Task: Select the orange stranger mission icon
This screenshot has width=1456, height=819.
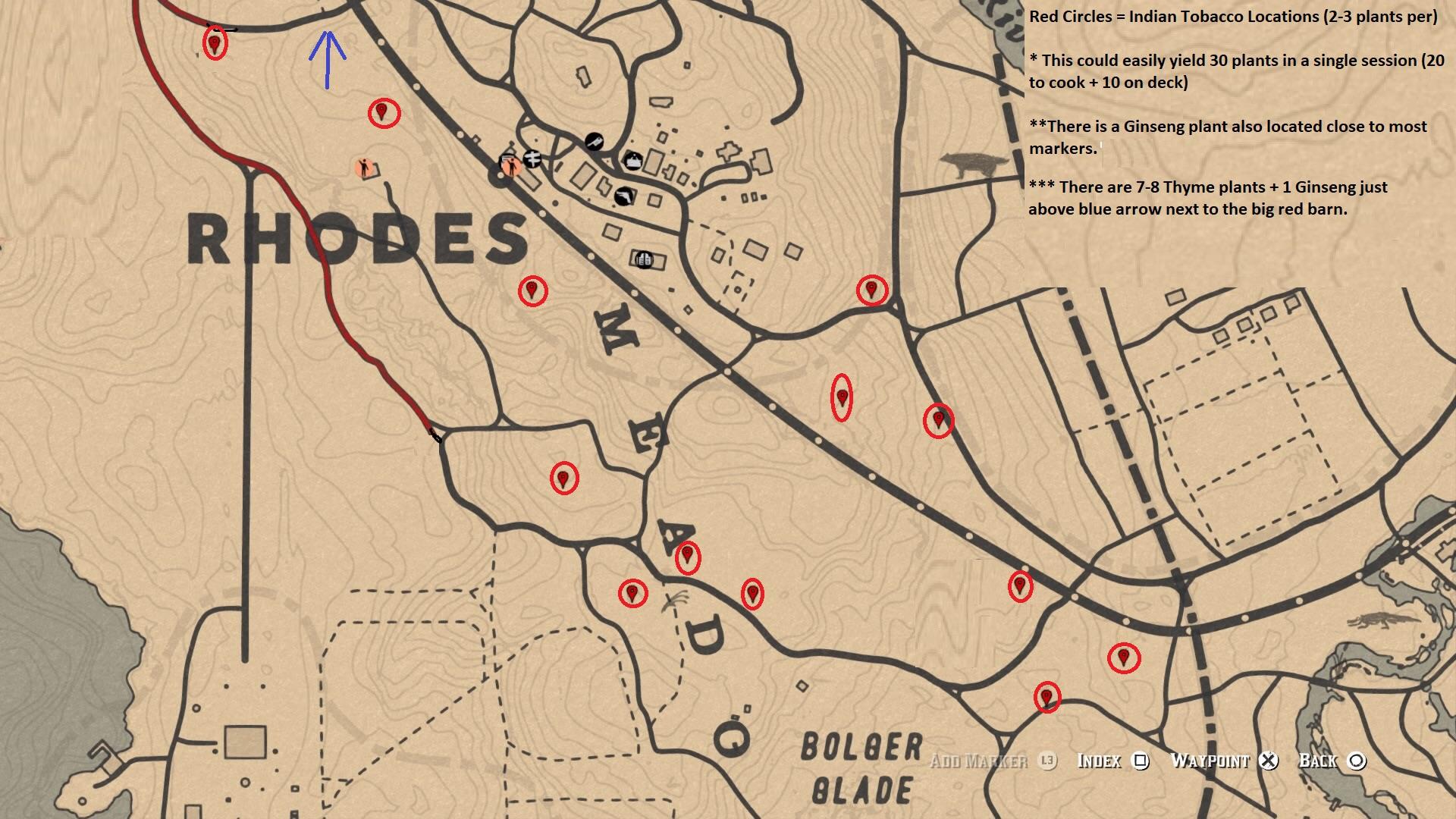Action: pyautogui.click(x=364, y=168)
